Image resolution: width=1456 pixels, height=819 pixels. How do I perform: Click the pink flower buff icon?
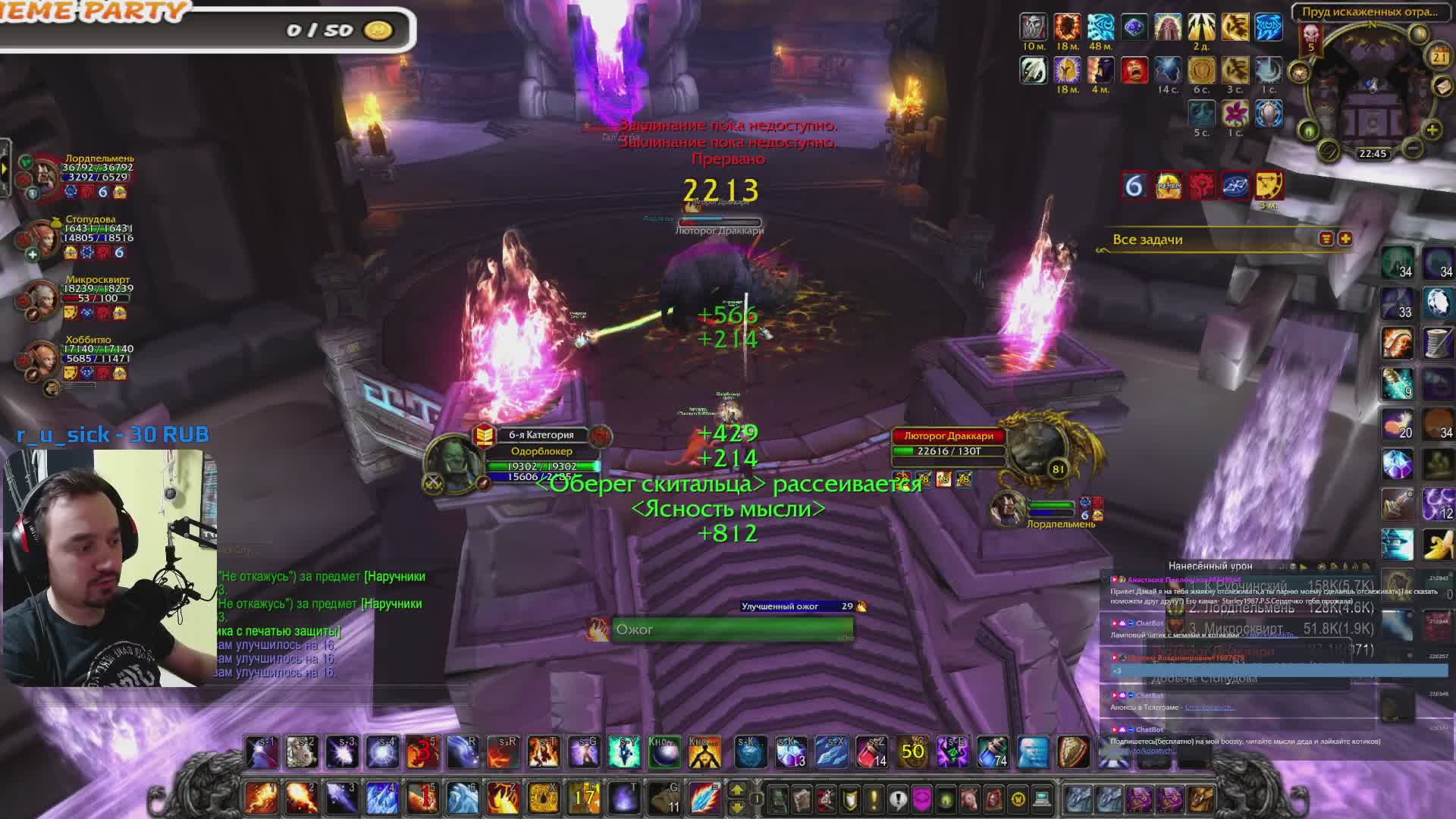[x=1235, y=115]
